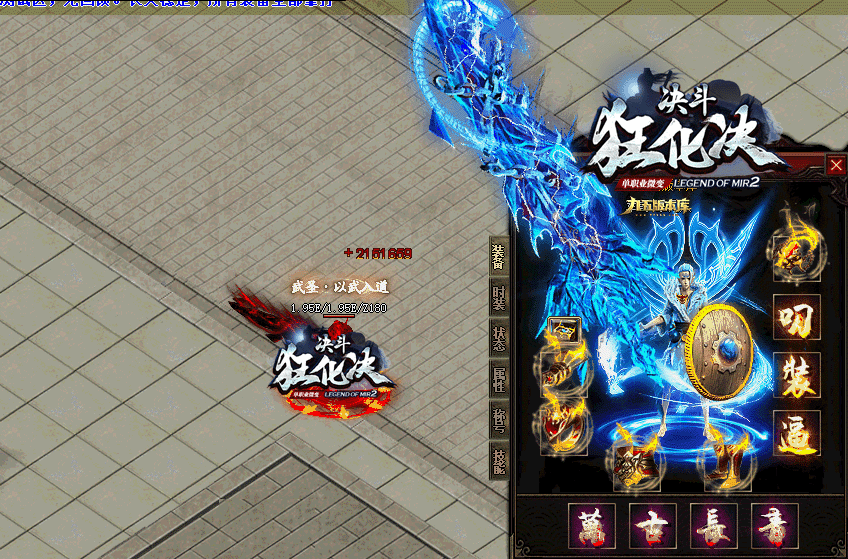848x559 pixels.
Task: Show the 状态 status tab
Action: point(498,337)
